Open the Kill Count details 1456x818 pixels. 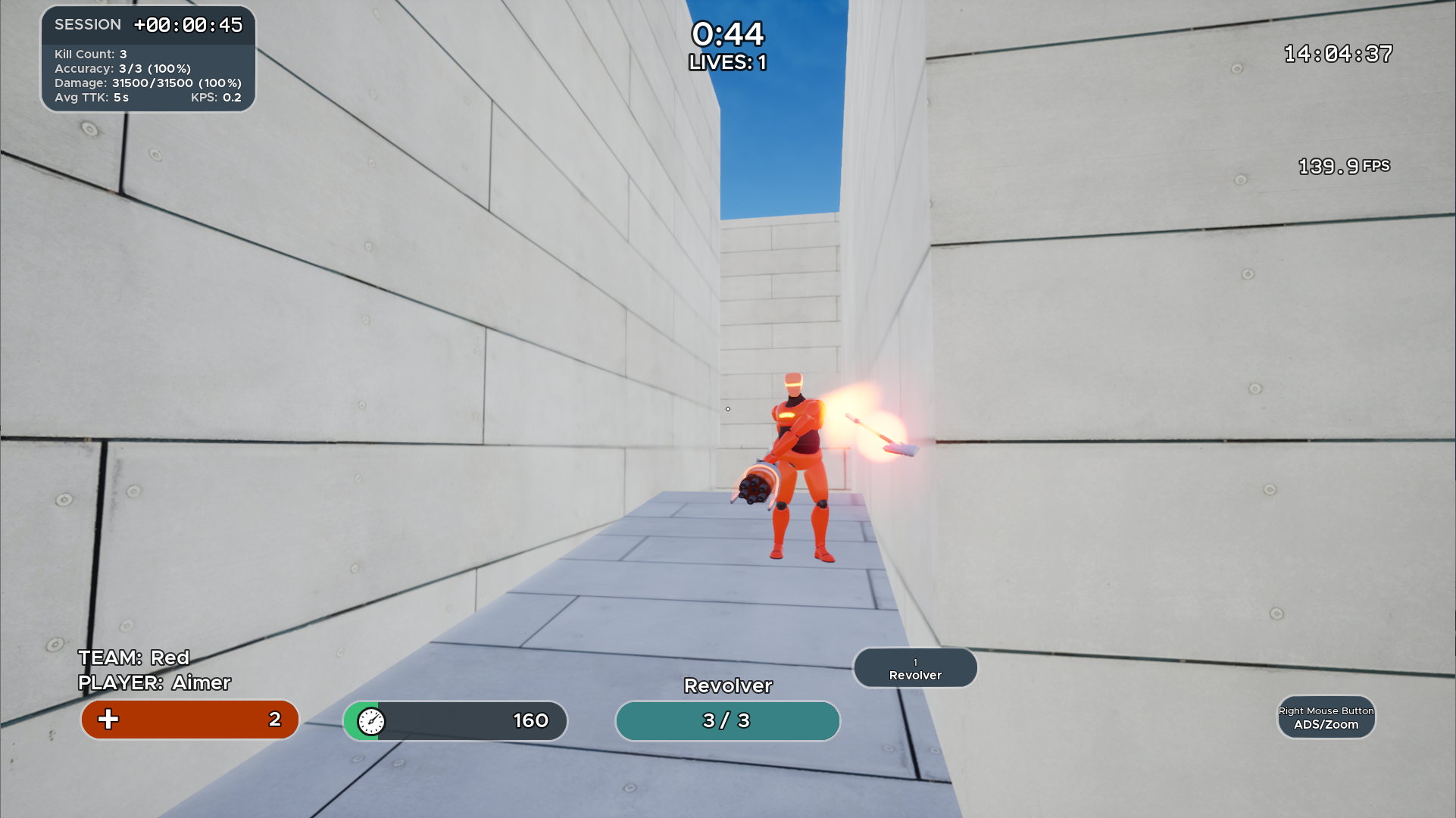coord(89,54)
